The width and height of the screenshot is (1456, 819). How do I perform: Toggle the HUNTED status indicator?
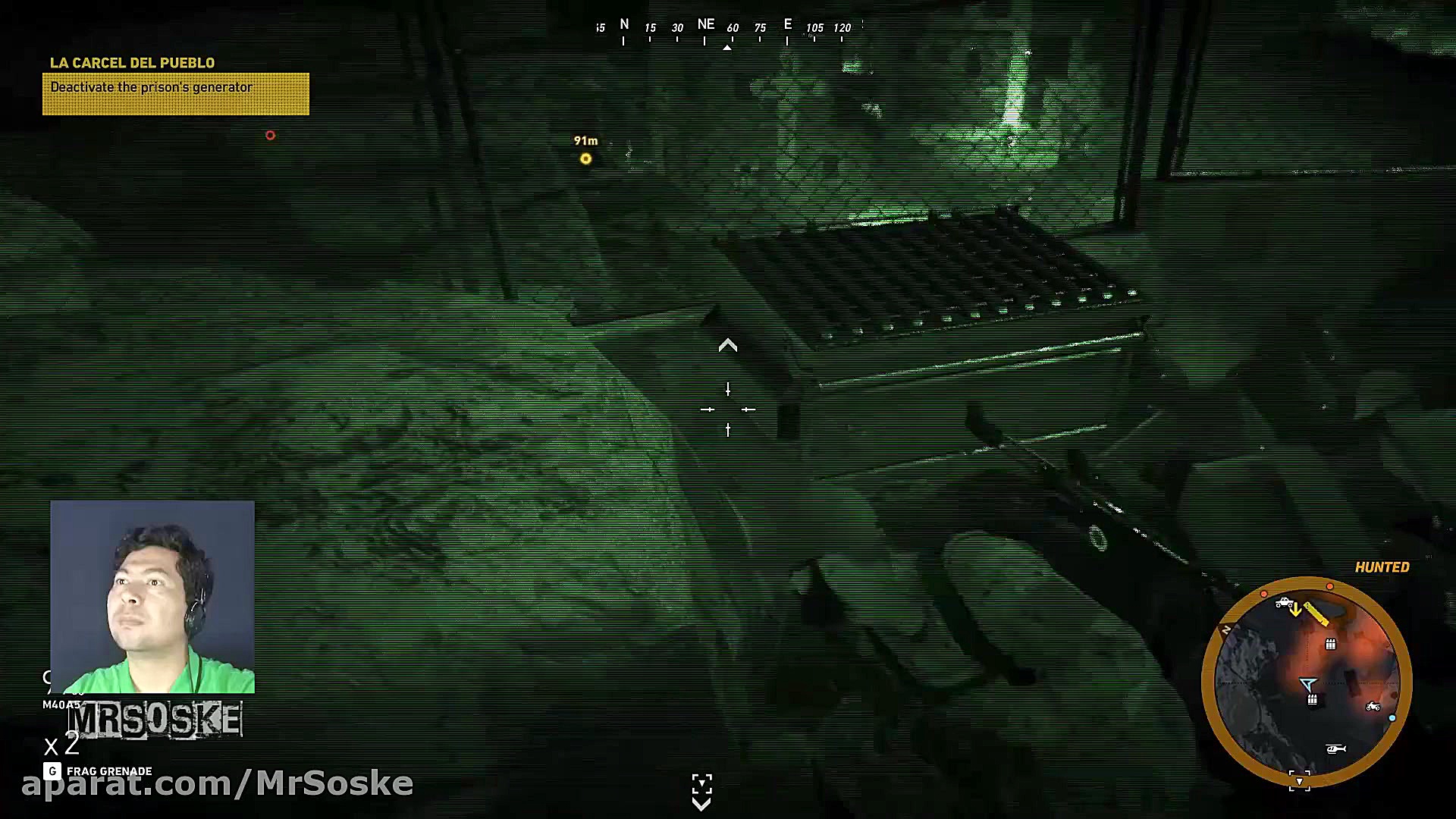(x=1381, y=566)
